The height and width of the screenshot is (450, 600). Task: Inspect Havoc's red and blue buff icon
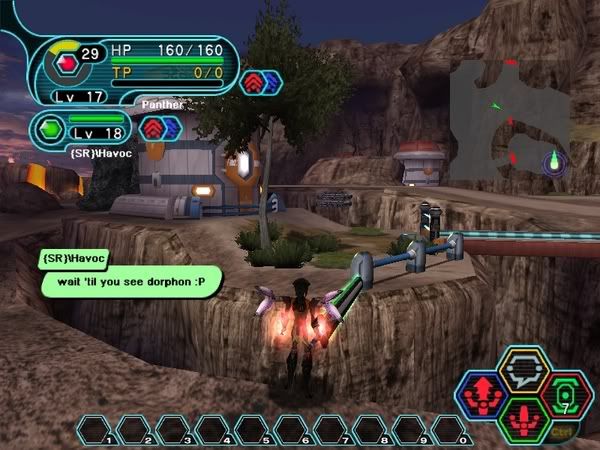[x=158, y=128]
